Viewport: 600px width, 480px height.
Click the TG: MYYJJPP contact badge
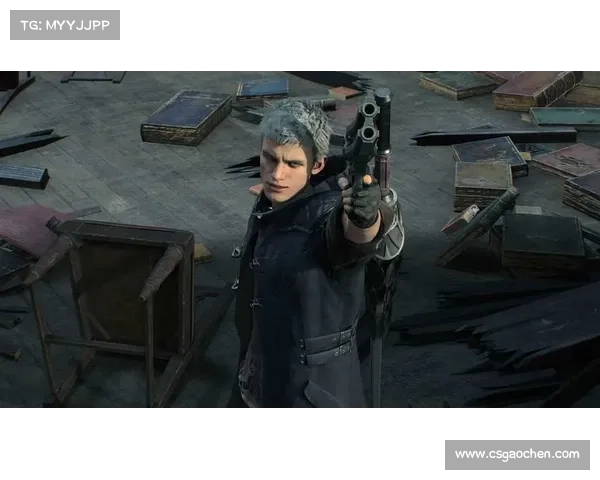click(64, 24)
